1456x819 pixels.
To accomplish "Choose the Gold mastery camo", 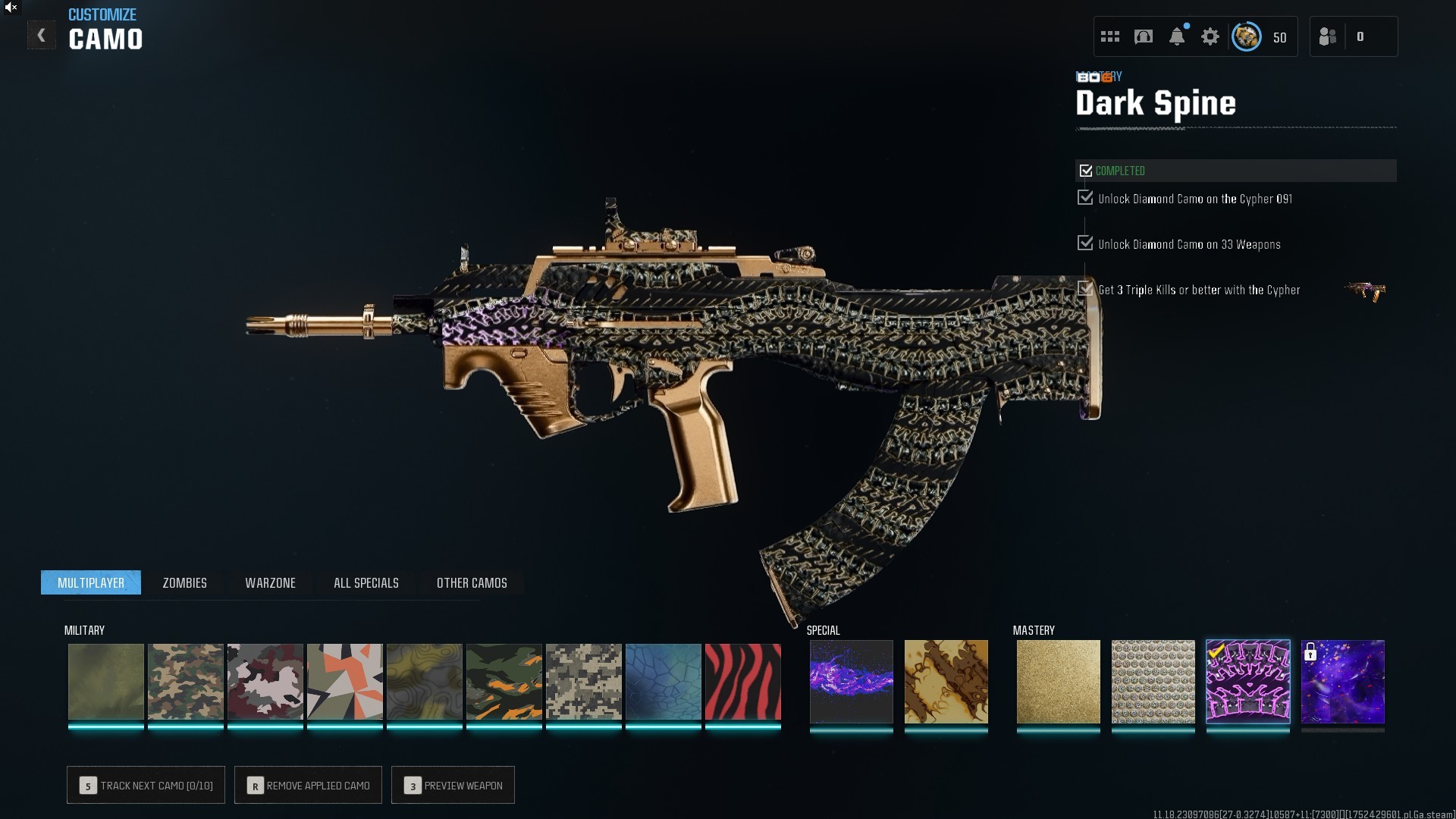I will (x=1058, y=681).
